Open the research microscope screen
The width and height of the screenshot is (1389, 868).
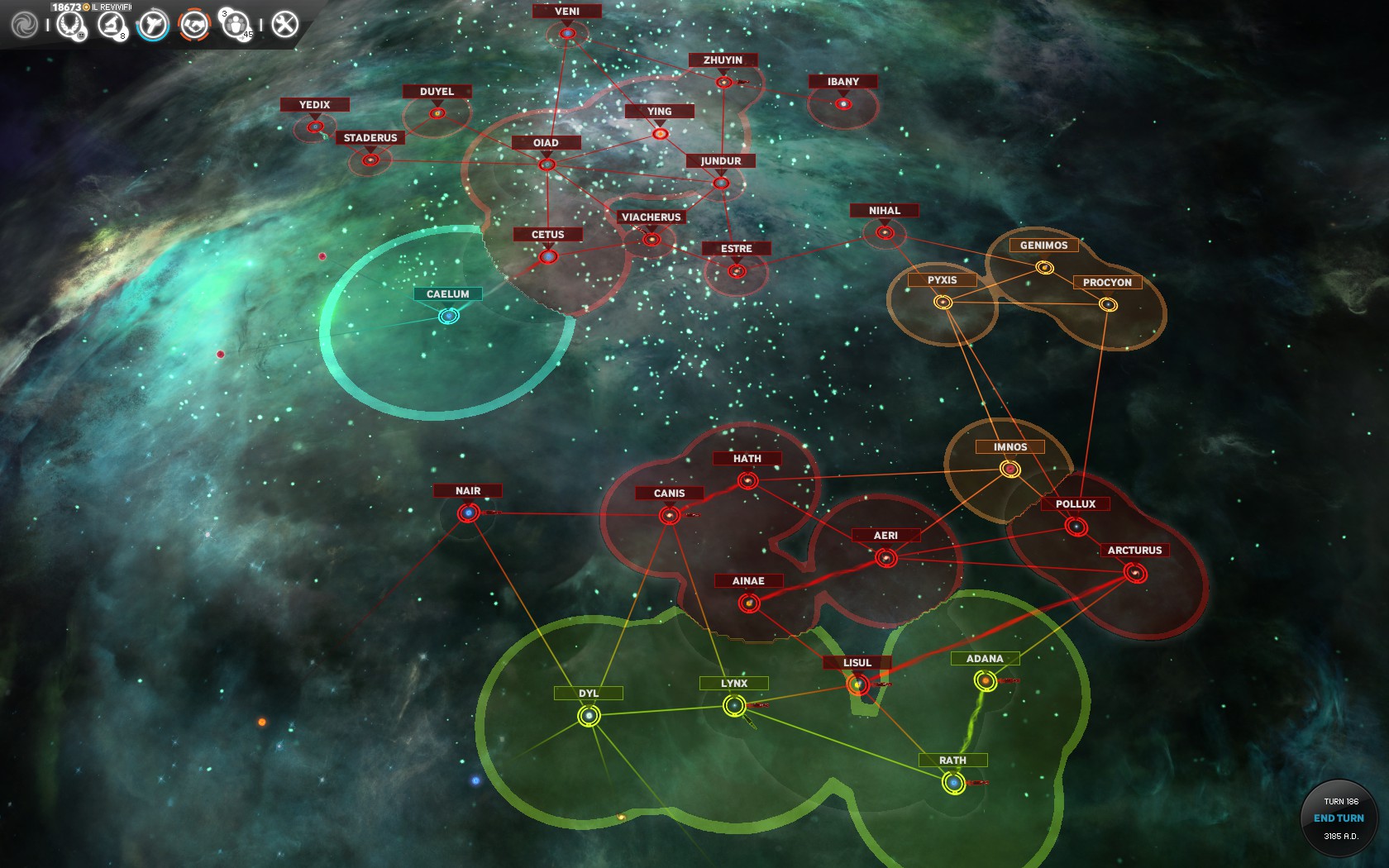tap(112, 25)
